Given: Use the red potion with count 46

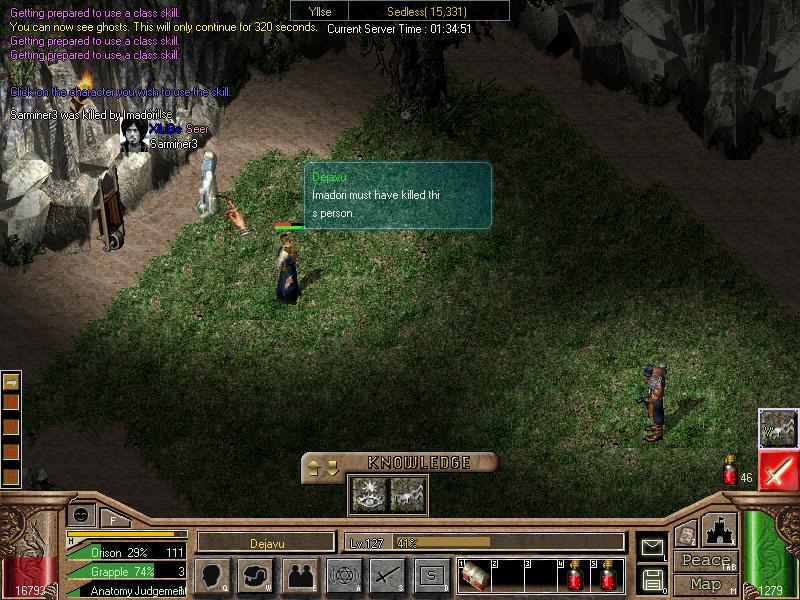Looking at the screenshot, I should pyautogui.click(x=730, y=473).
